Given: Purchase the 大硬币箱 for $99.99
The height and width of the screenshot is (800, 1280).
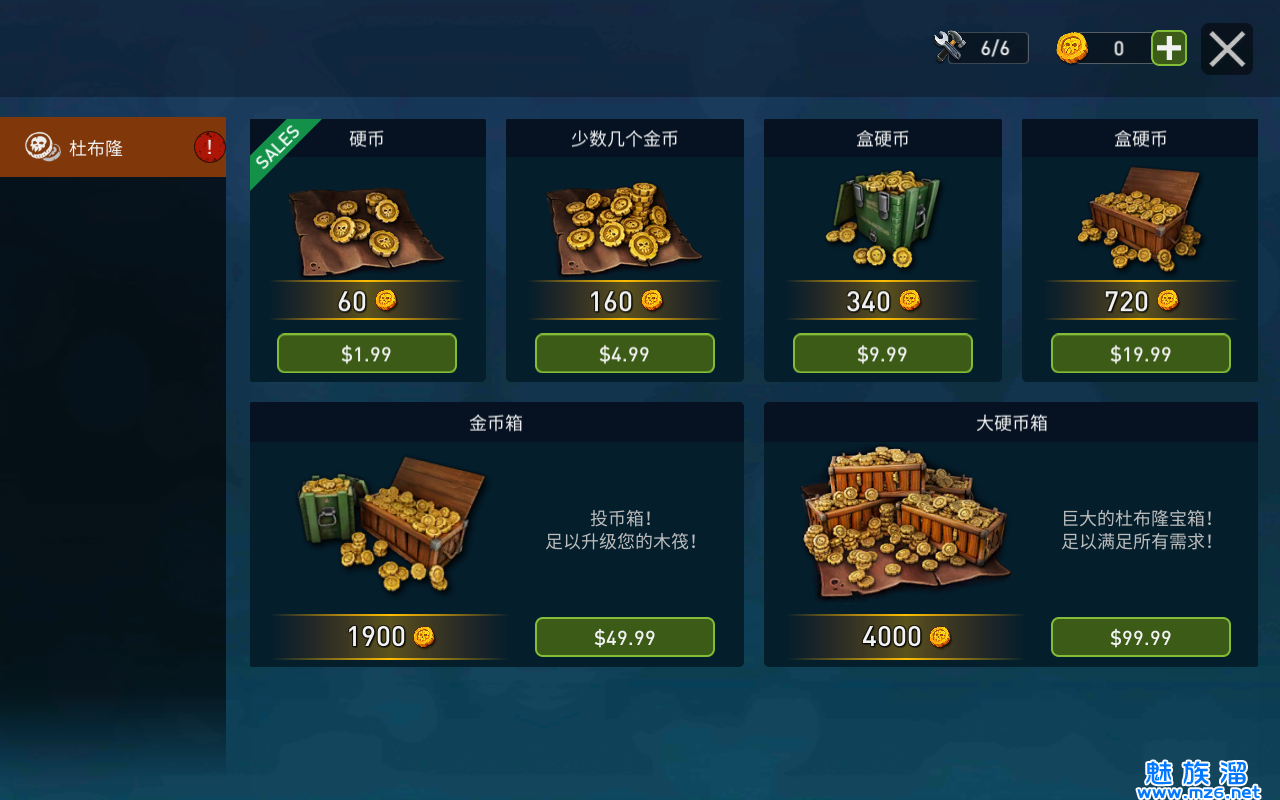Looking at the screenshot, I should tap(1141, 638).
